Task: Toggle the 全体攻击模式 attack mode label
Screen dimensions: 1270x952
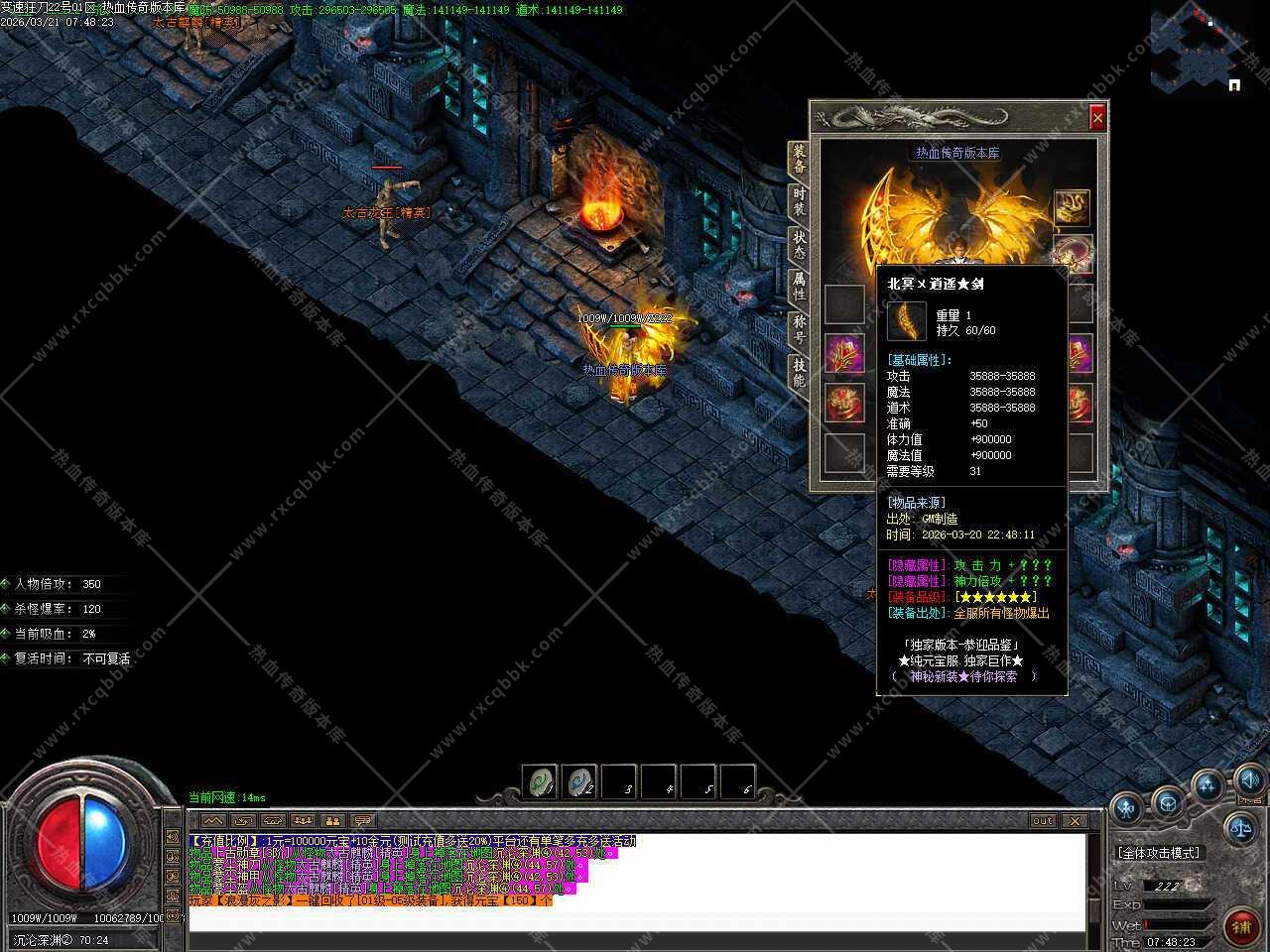Action: point(1158,853)
